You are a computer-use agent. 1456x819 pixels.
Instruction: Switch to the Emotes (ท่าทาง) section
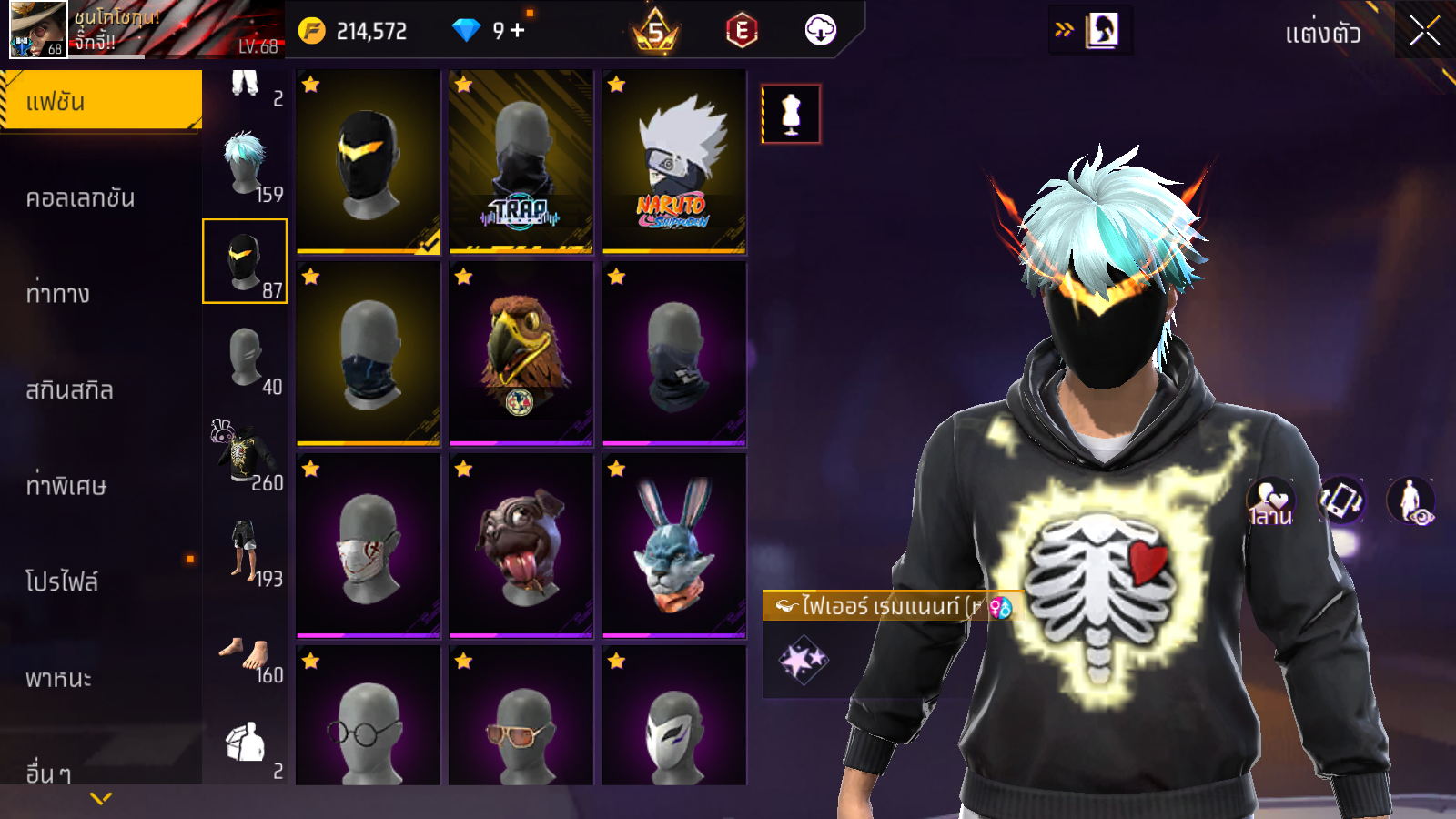[x=58, y=294]
